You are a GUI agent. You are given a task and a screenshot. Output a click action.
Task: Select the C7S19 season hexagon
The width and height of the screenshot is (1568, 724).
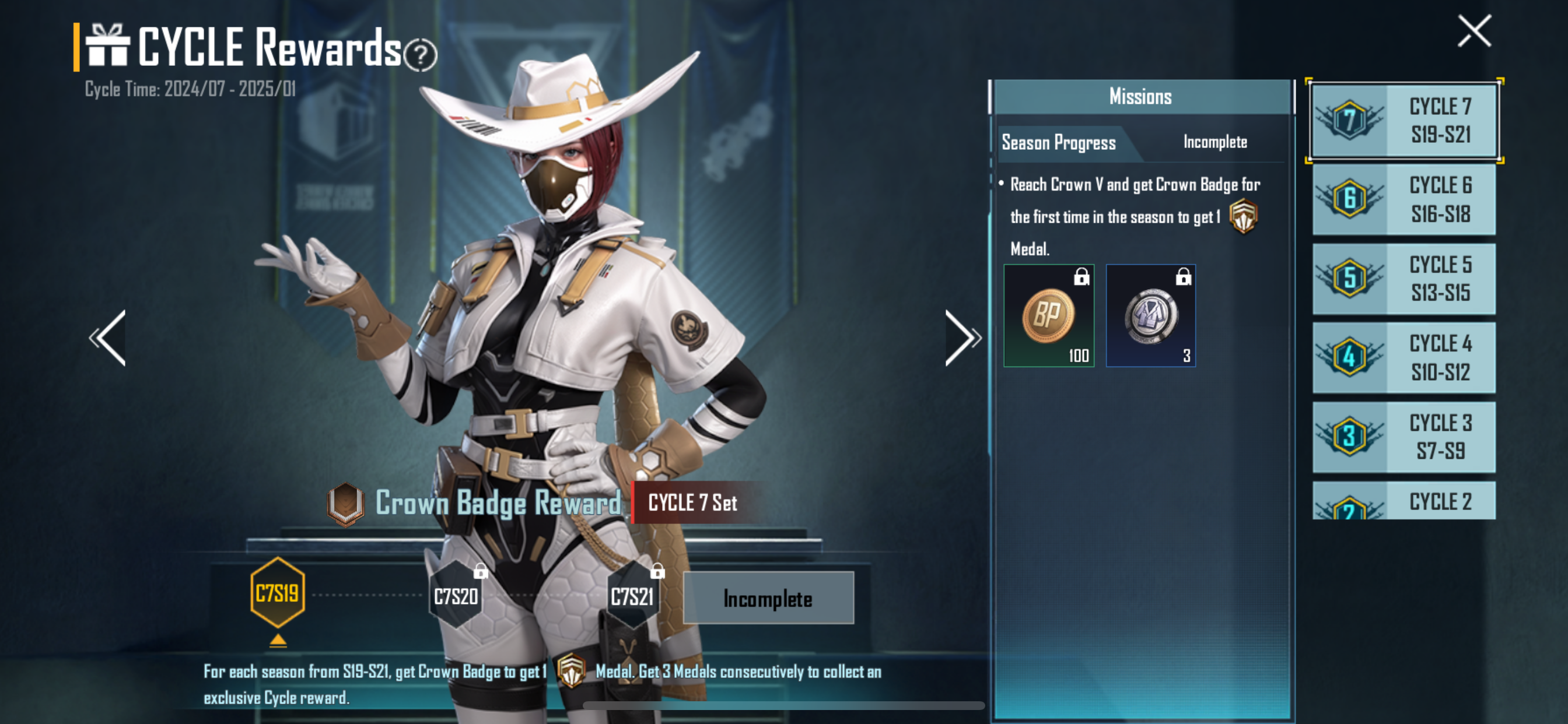click(x=278, y=593)
